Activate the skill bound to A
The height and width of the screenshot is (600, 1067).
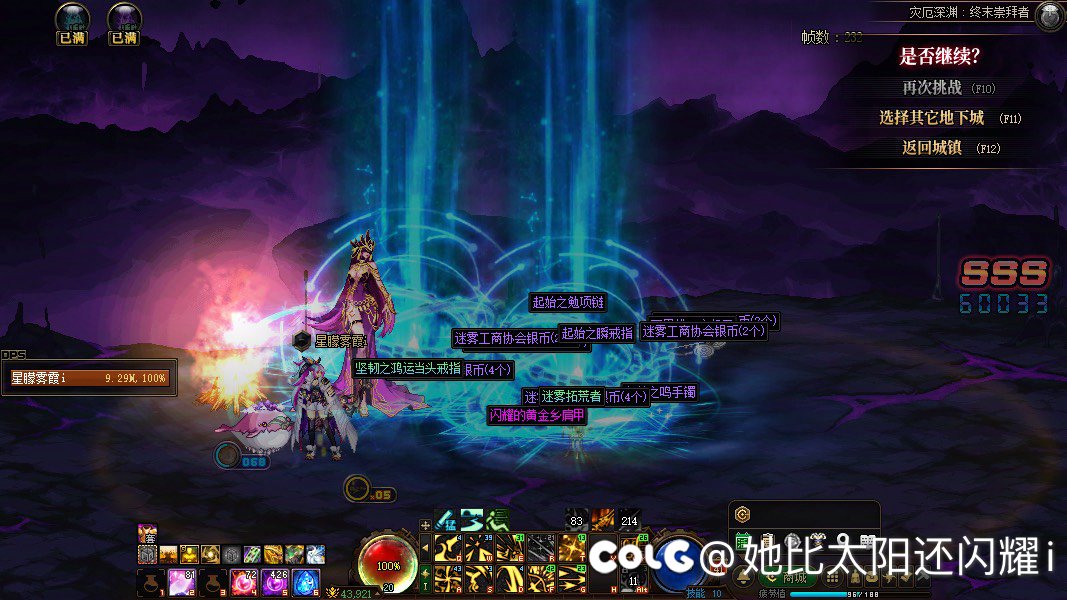[x=447, y=578]
